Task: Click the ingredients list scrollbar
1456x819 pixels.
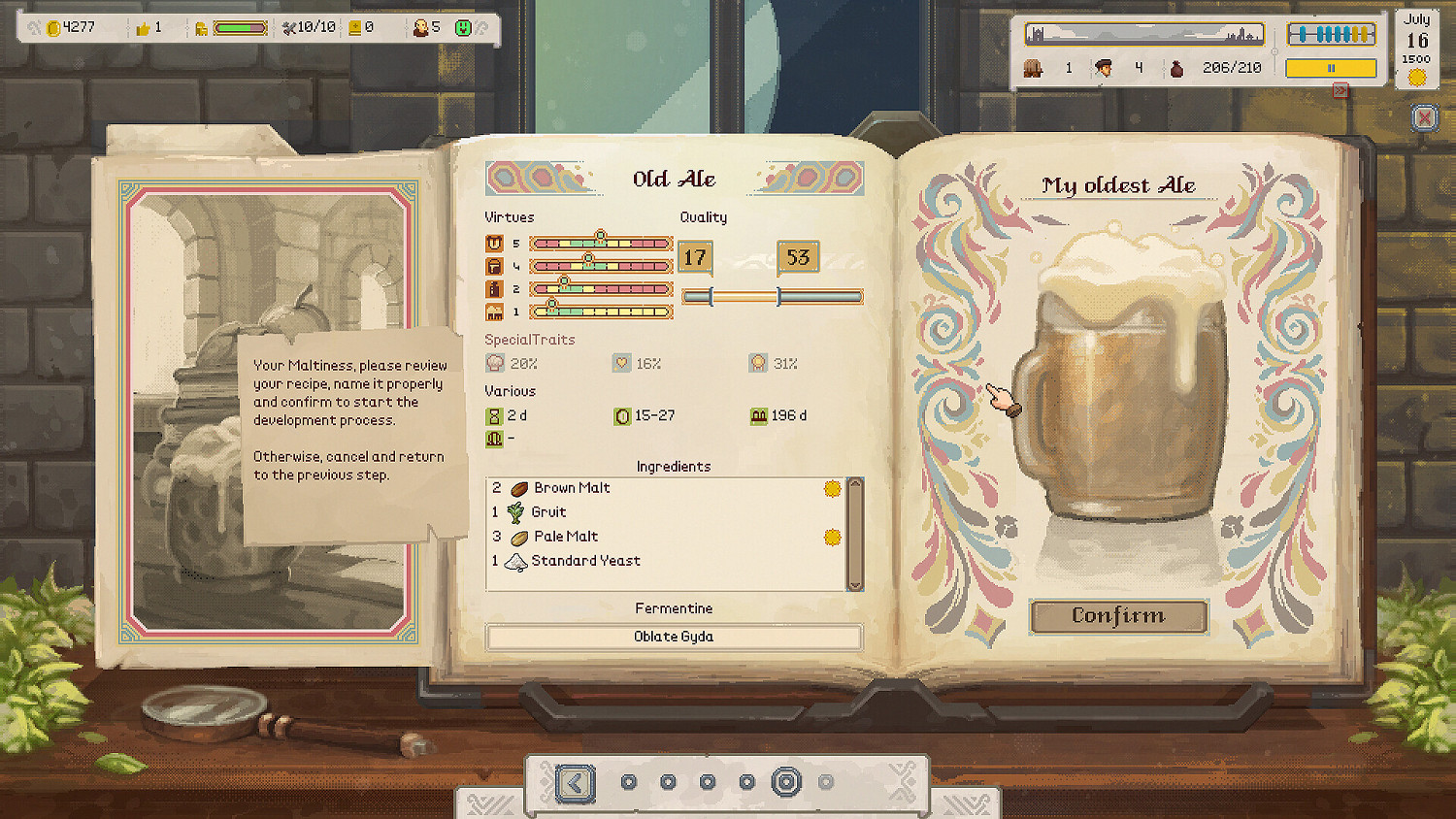Action: point(855,534)
